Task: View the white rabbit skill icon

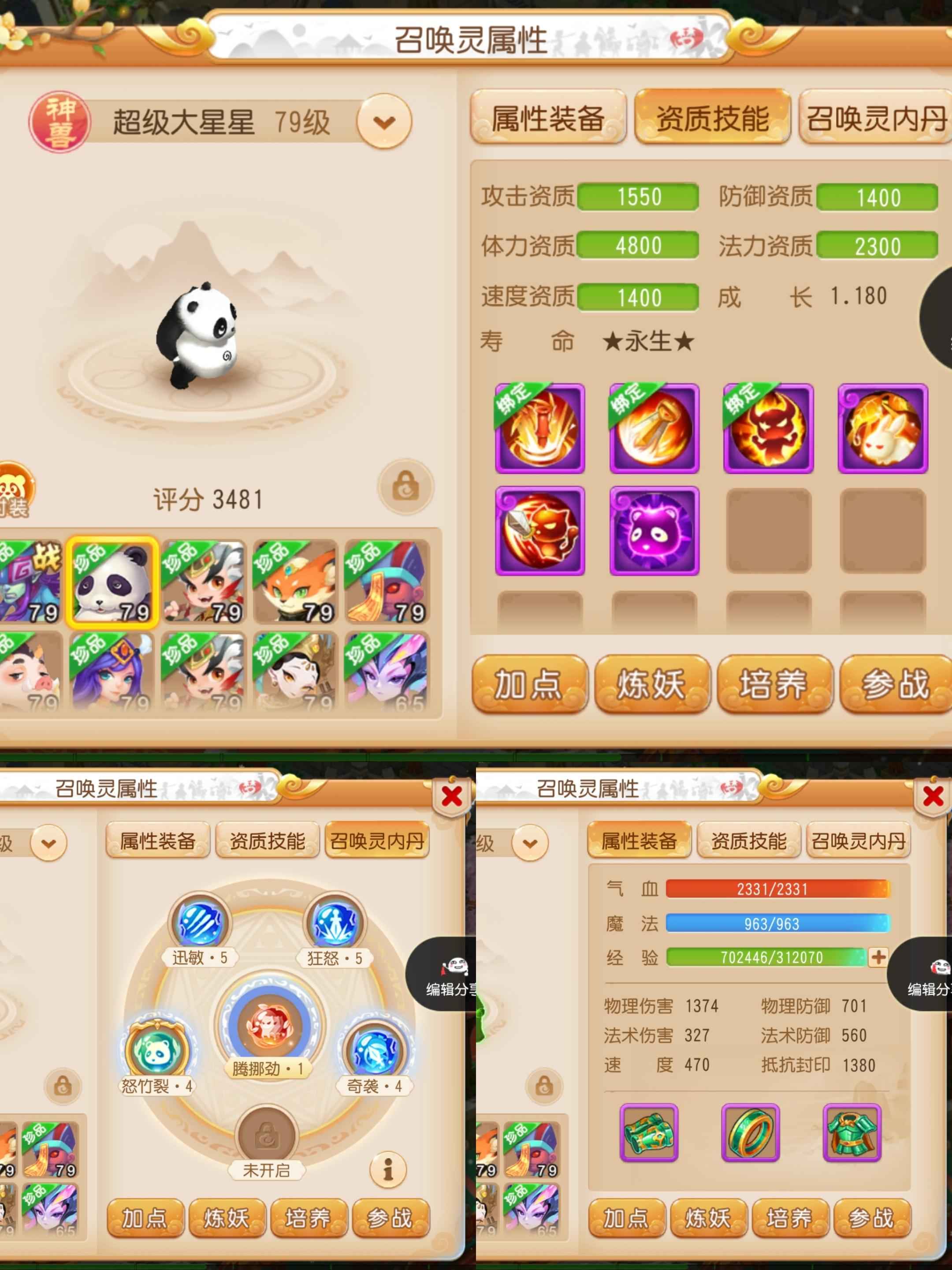Action: tap(882, 428)
